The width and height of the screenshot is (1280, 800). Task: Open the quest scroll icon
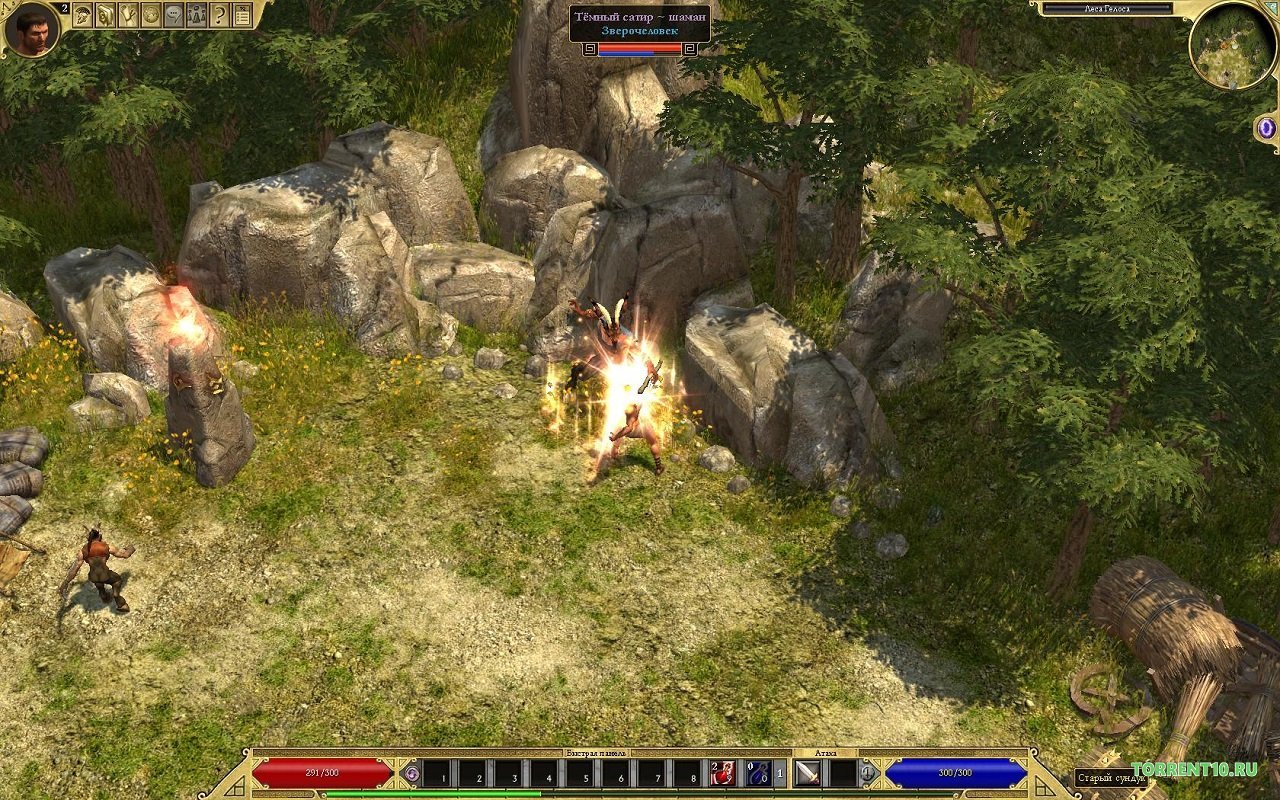pos(127,15)
